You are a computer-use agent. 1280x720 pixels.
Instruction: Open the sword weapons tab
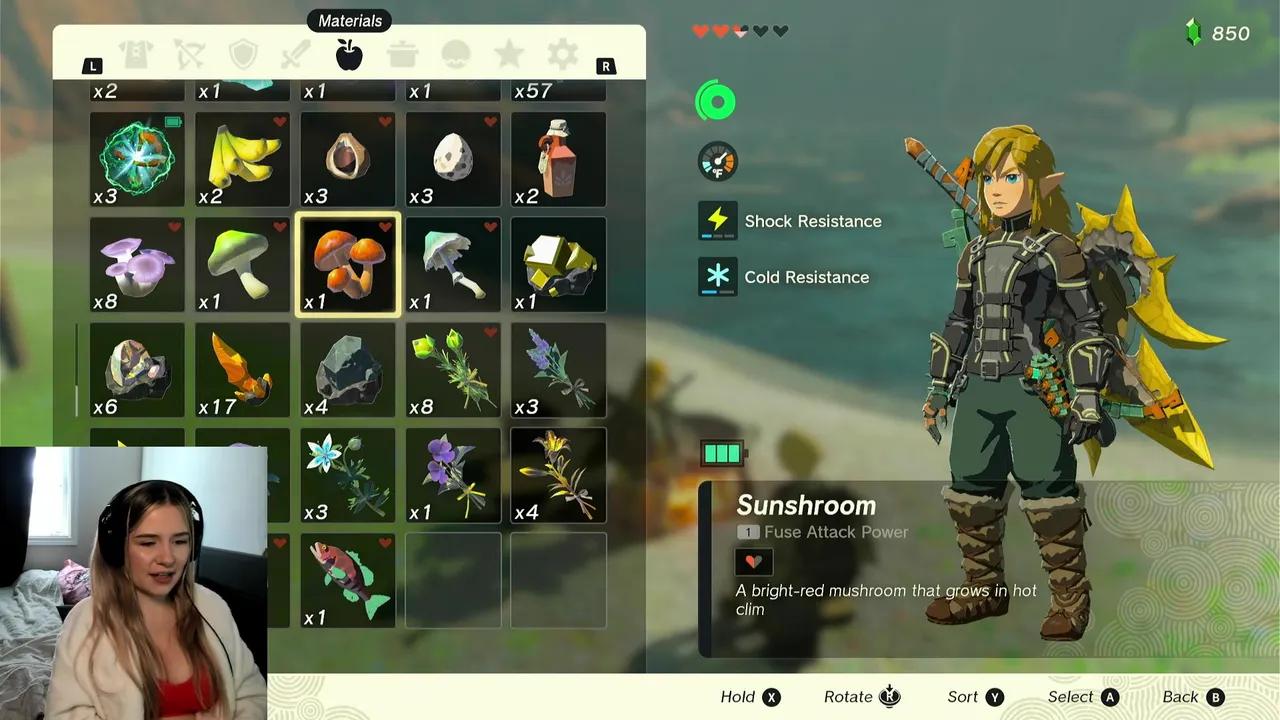296,55
